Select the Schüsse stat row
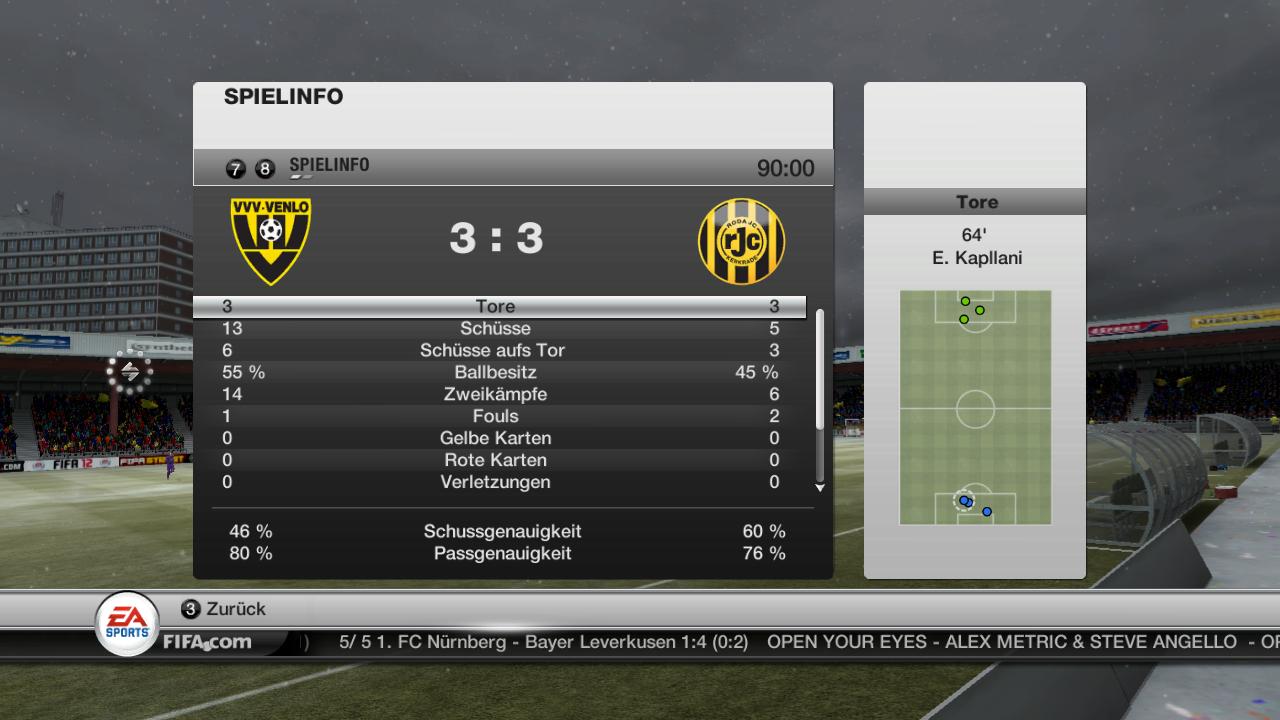 click(496, 329)
